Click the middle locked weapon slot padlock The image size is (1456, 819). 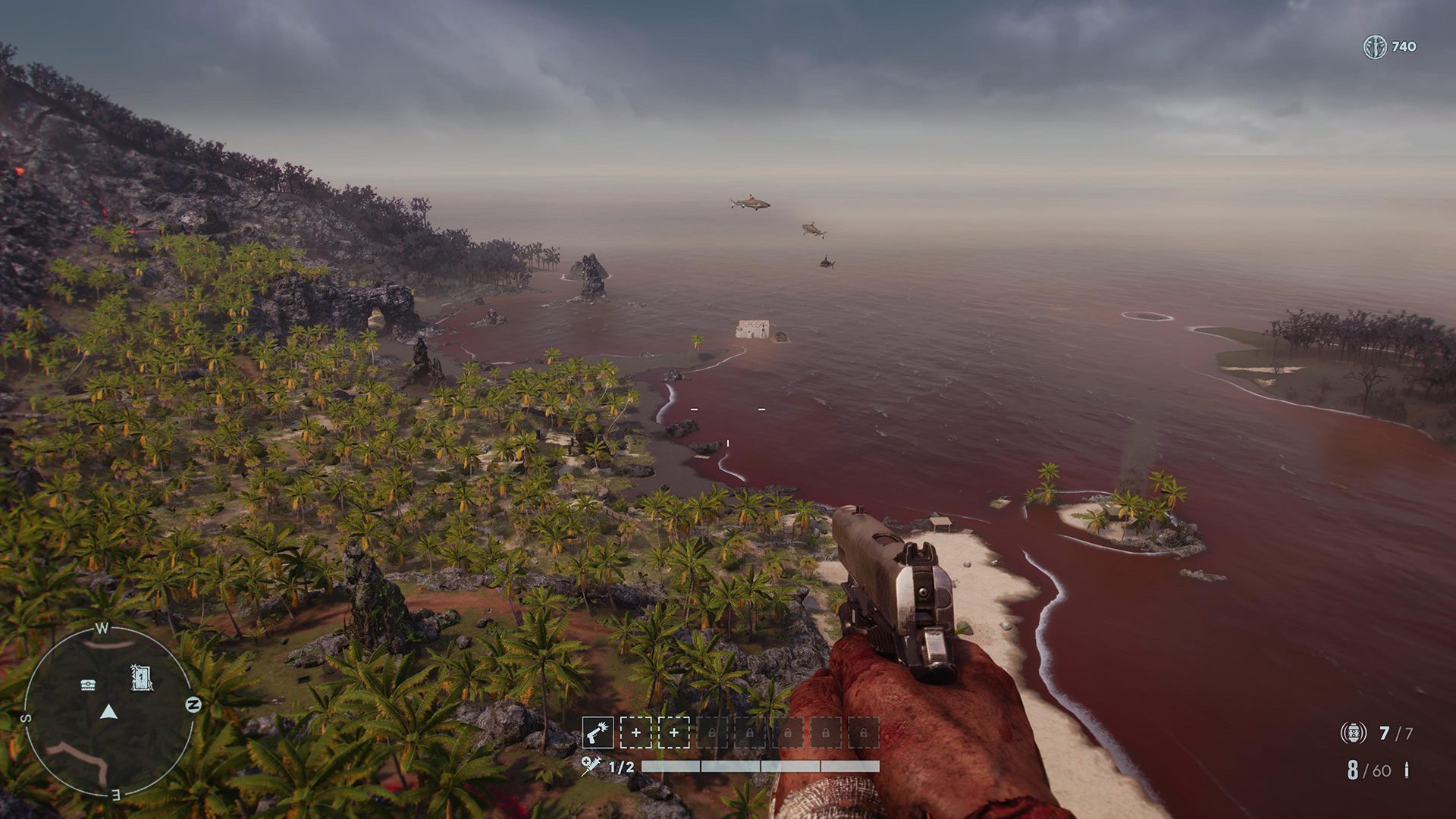click(x=788, y=733)
